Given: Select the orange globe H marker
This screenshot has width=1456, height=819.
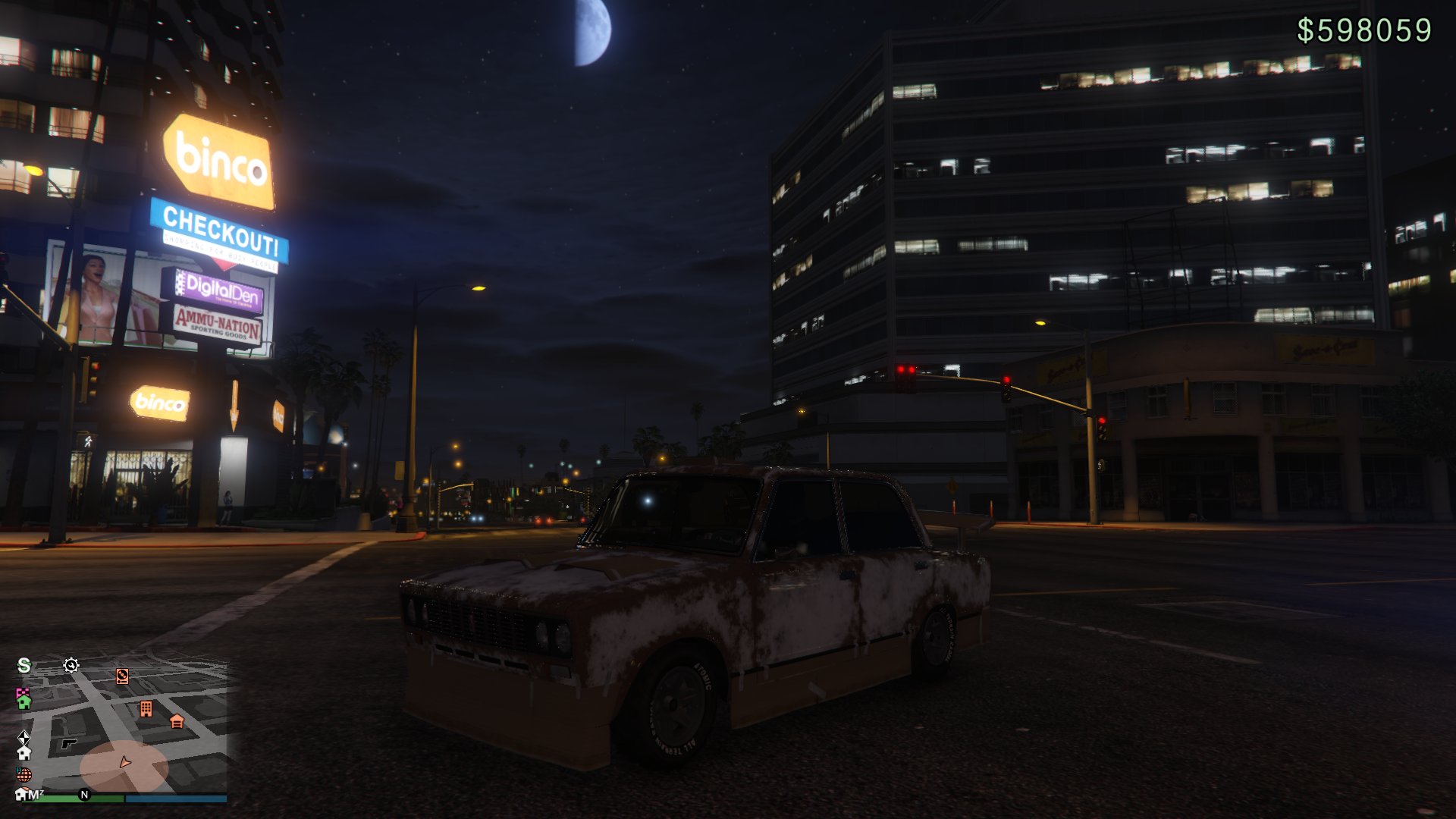Looking at the screenshot, I should coord(24,774).
